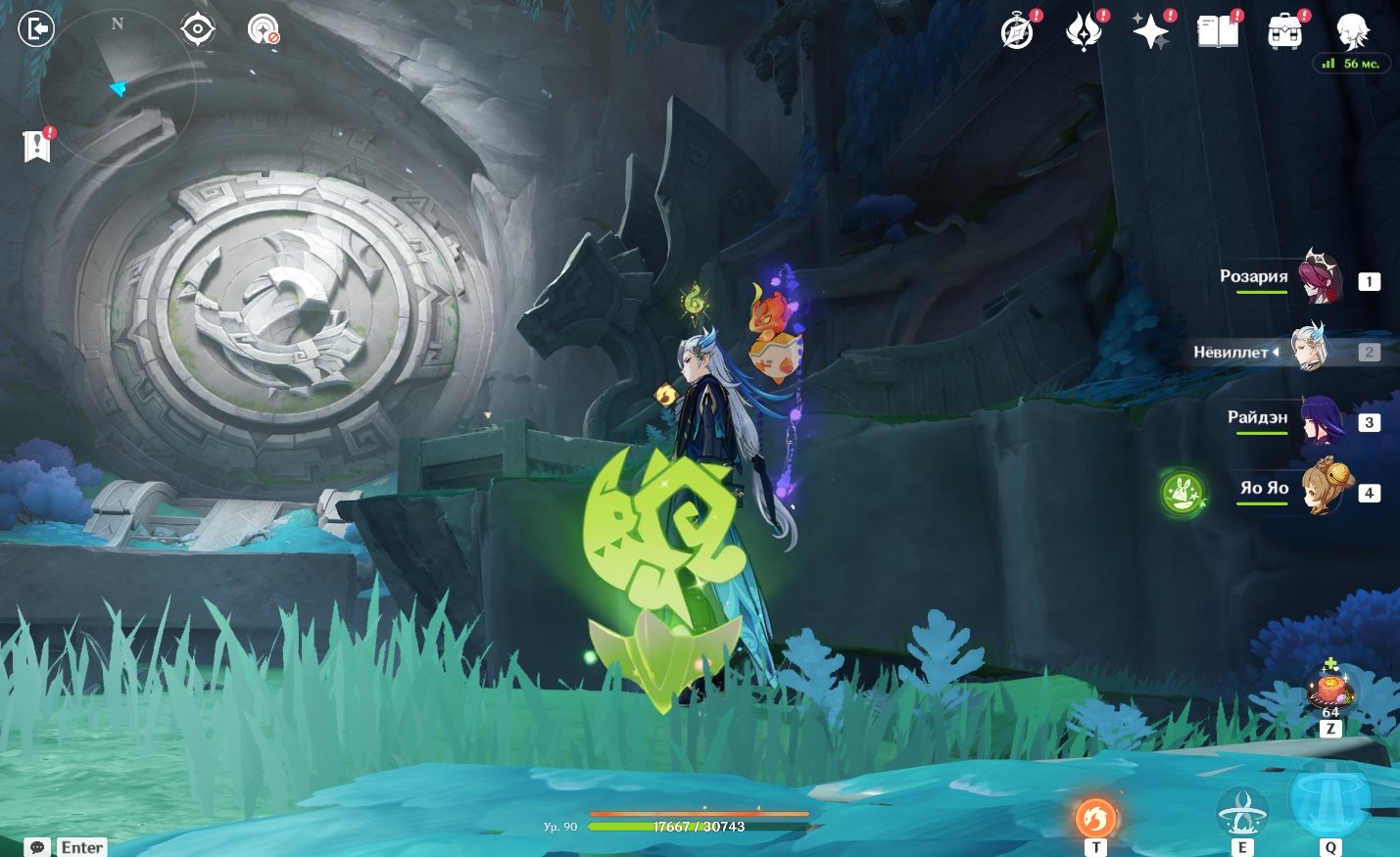Select party member Невиллет
1400x857 pixels.
point(1309,351)
